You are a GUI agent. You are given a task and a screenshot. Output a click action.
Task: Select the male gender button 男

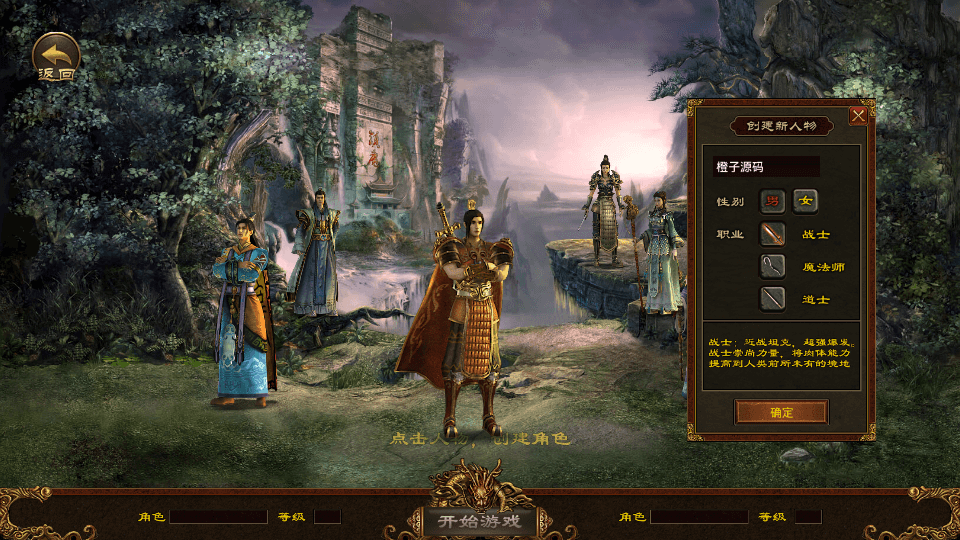(x=772, y=201)
